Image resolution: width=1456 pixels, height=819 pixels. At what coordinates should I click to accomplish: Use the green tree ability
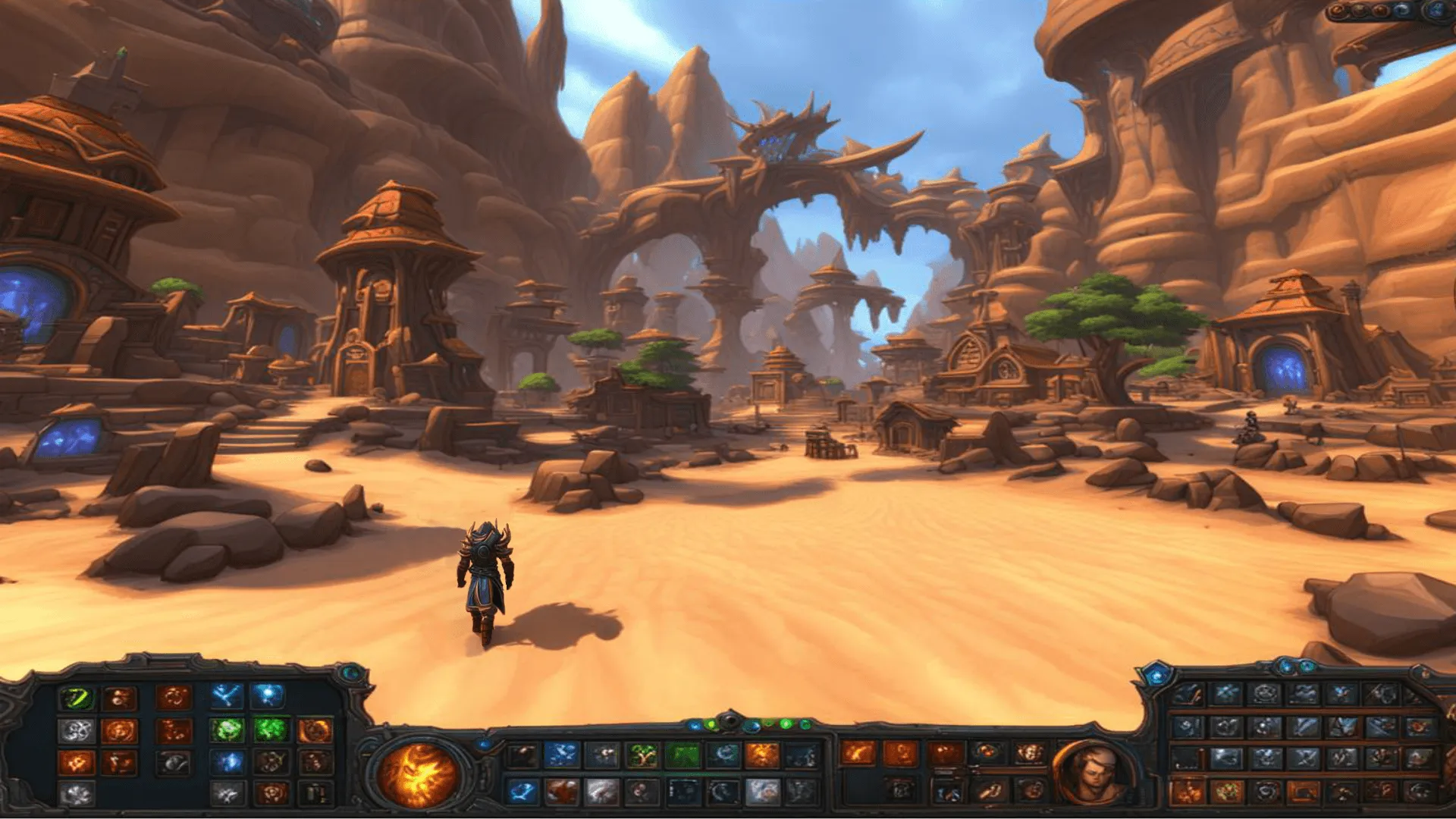[642, 755]
